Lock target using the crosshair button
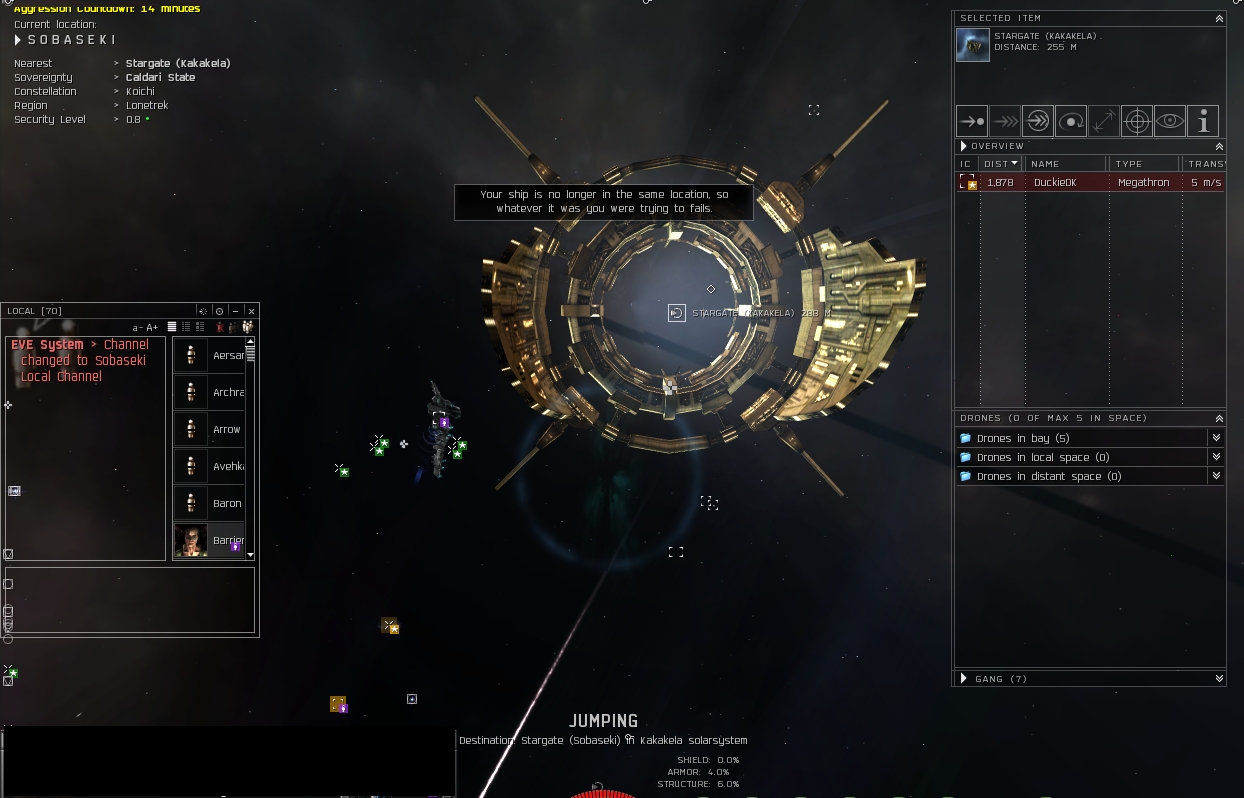The image size is (1244, 798). click(1137, 121)
